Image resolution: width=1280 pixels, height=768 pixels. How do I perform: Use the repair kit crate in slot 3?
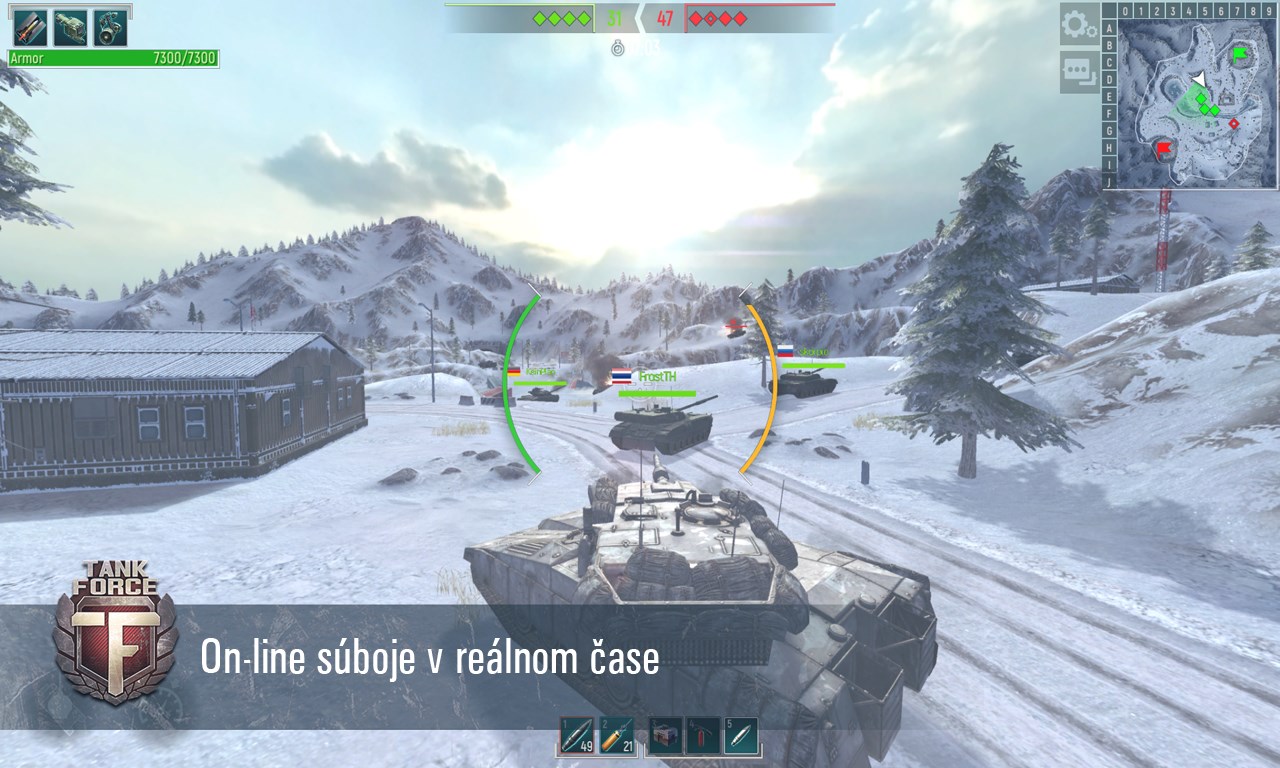click(665, 735)
